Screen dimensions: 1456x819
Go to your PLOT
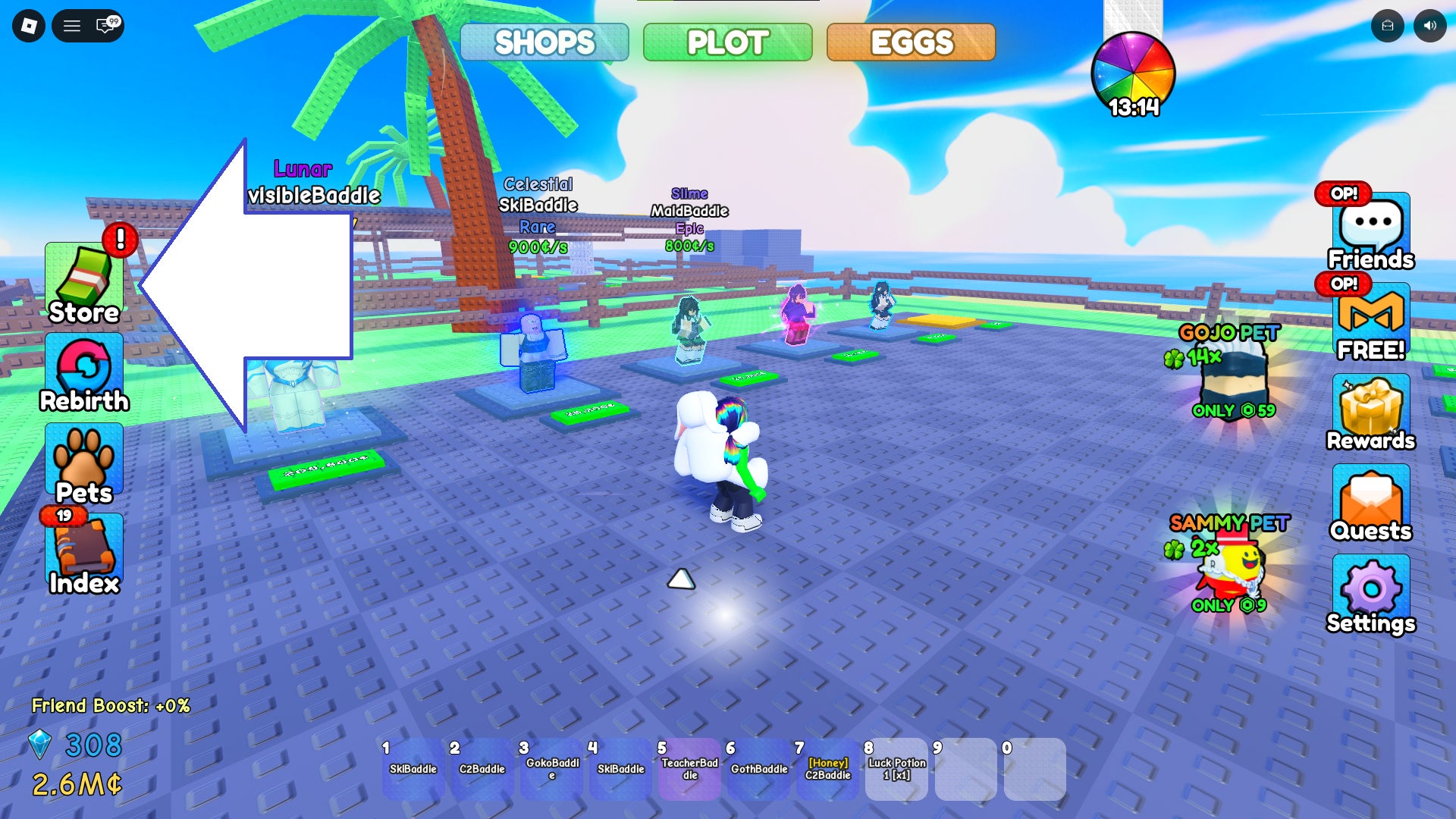click(x=727, y=42)
